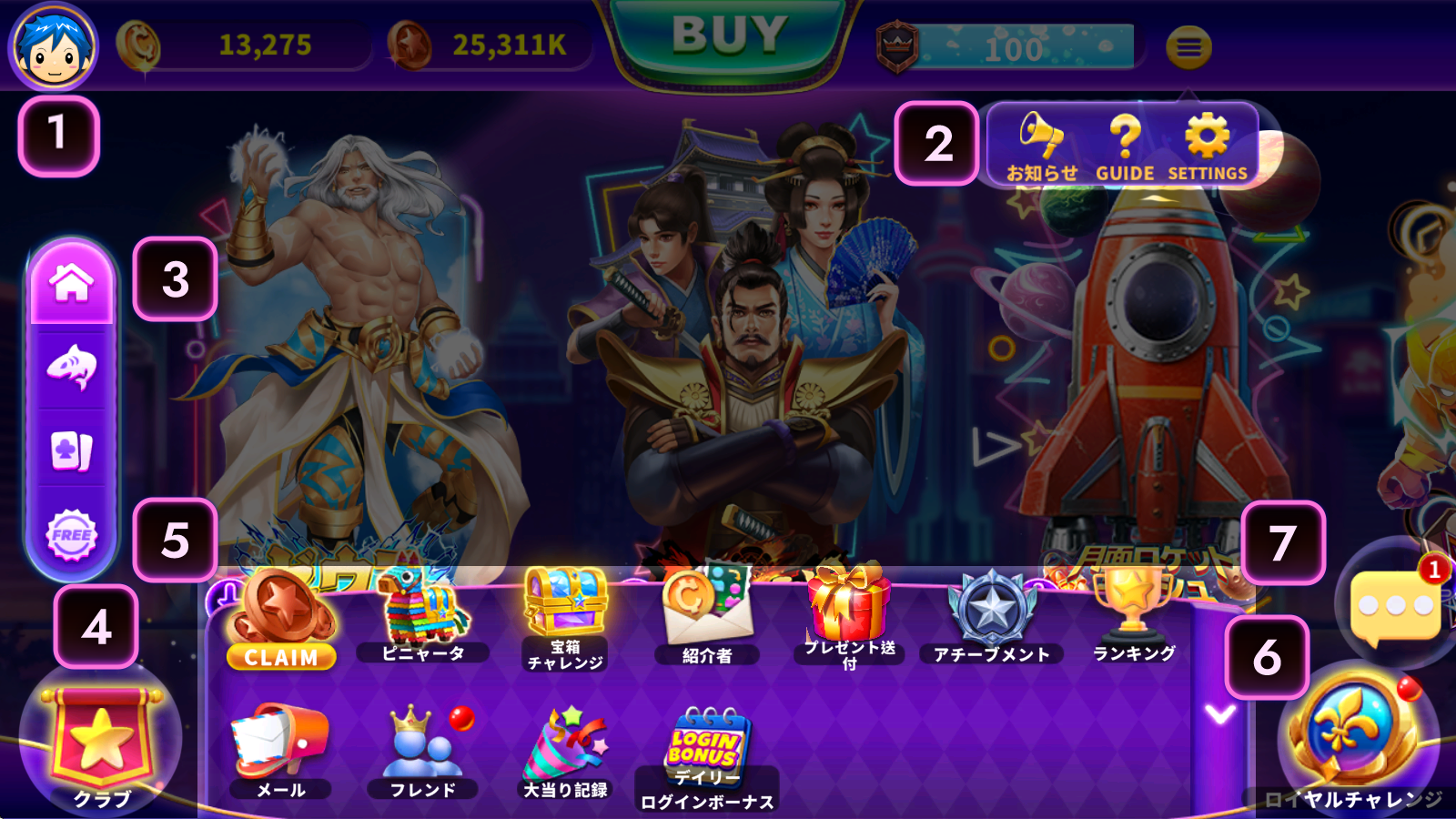Open the お知らせ announcements megaphone
Screen dimensions: 1456x819
(x=1041, y=146)
